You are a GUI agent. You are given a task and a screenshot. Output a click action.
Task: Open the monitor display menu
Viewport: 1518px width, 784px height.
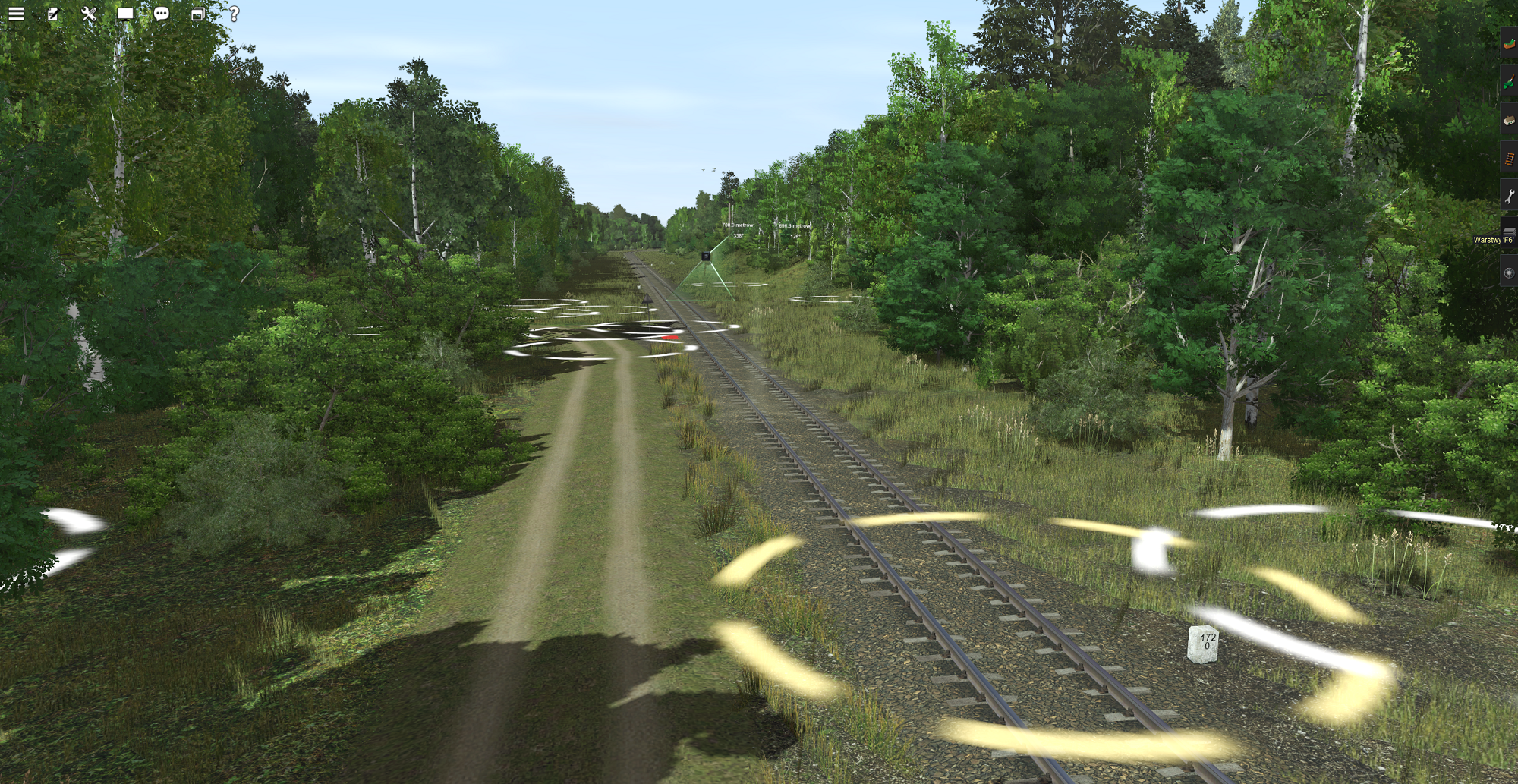click(125, 14)
